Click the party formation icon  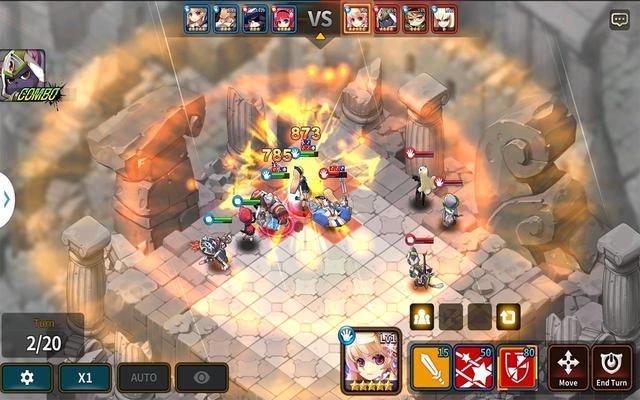point(421,317)
